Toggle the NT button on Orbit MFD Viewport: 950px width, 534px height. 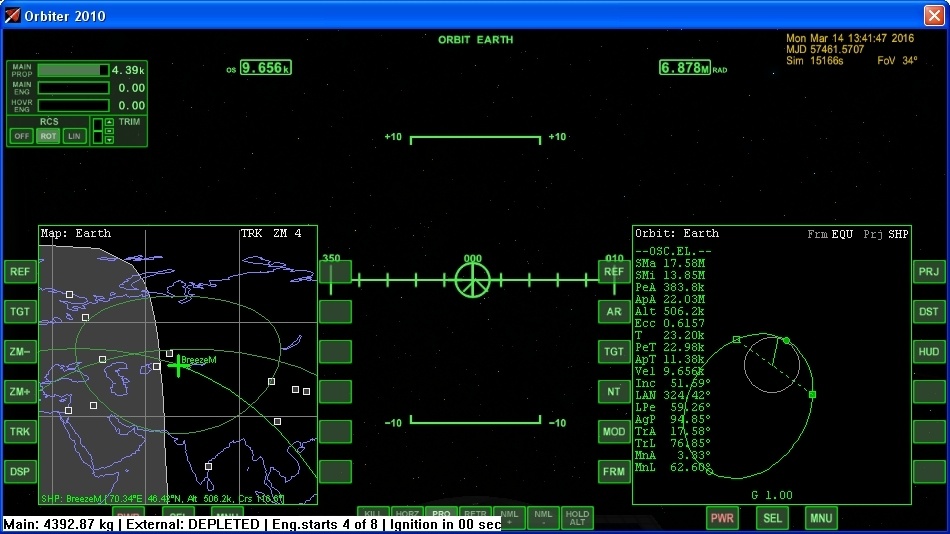(x=614, y=391)
